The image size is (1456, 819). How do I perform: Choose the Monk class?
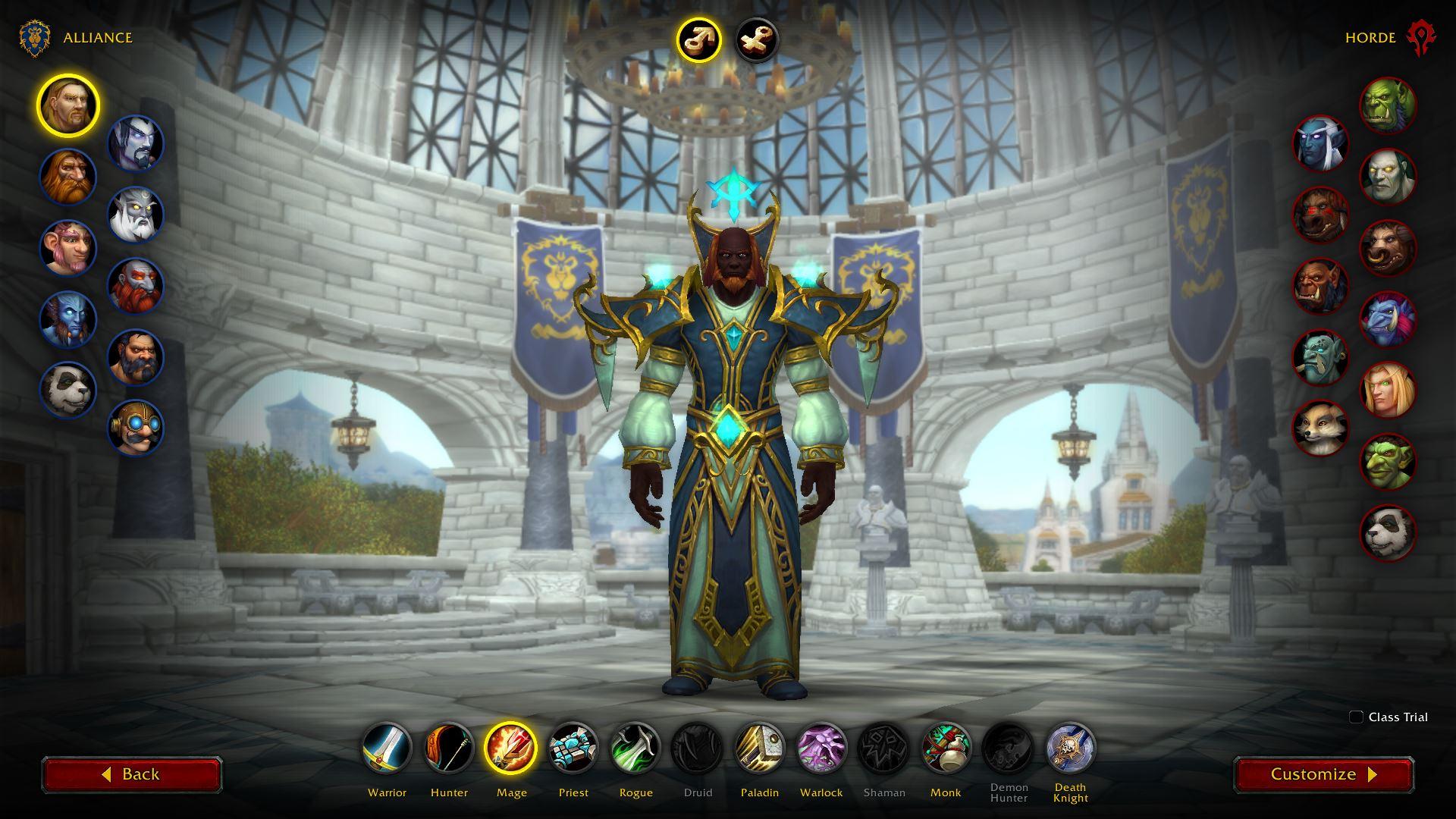coord(946,747)
